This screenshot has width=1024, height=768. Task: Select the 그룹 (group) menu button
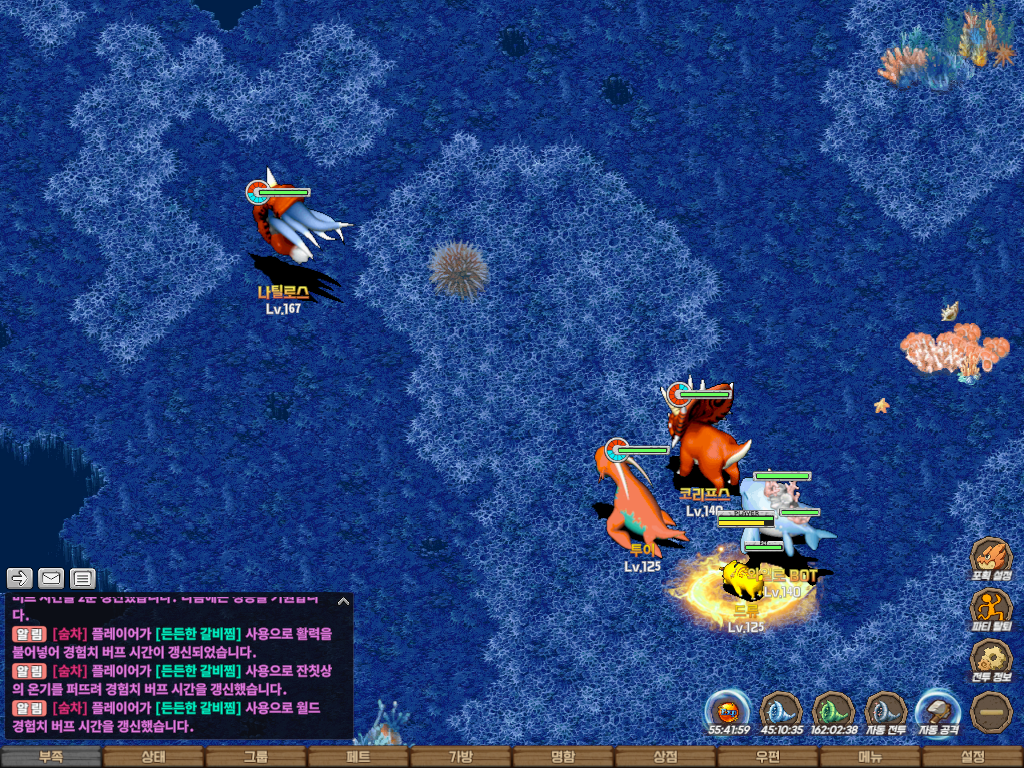256,757
